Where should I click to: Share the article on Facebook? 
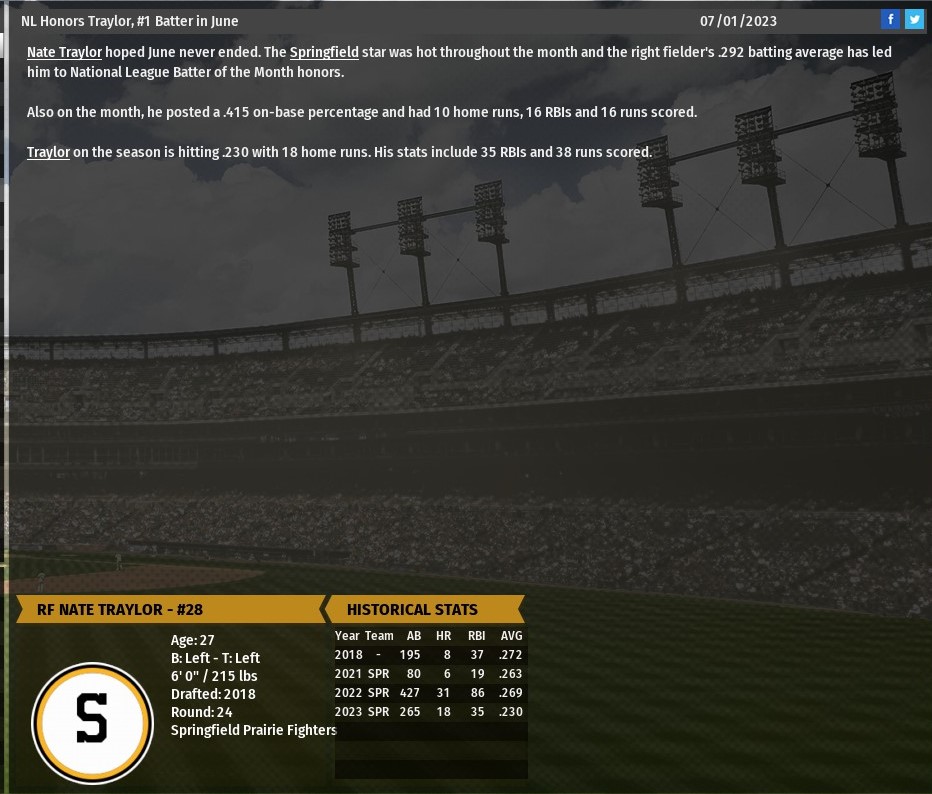click(x=890, y=20)
